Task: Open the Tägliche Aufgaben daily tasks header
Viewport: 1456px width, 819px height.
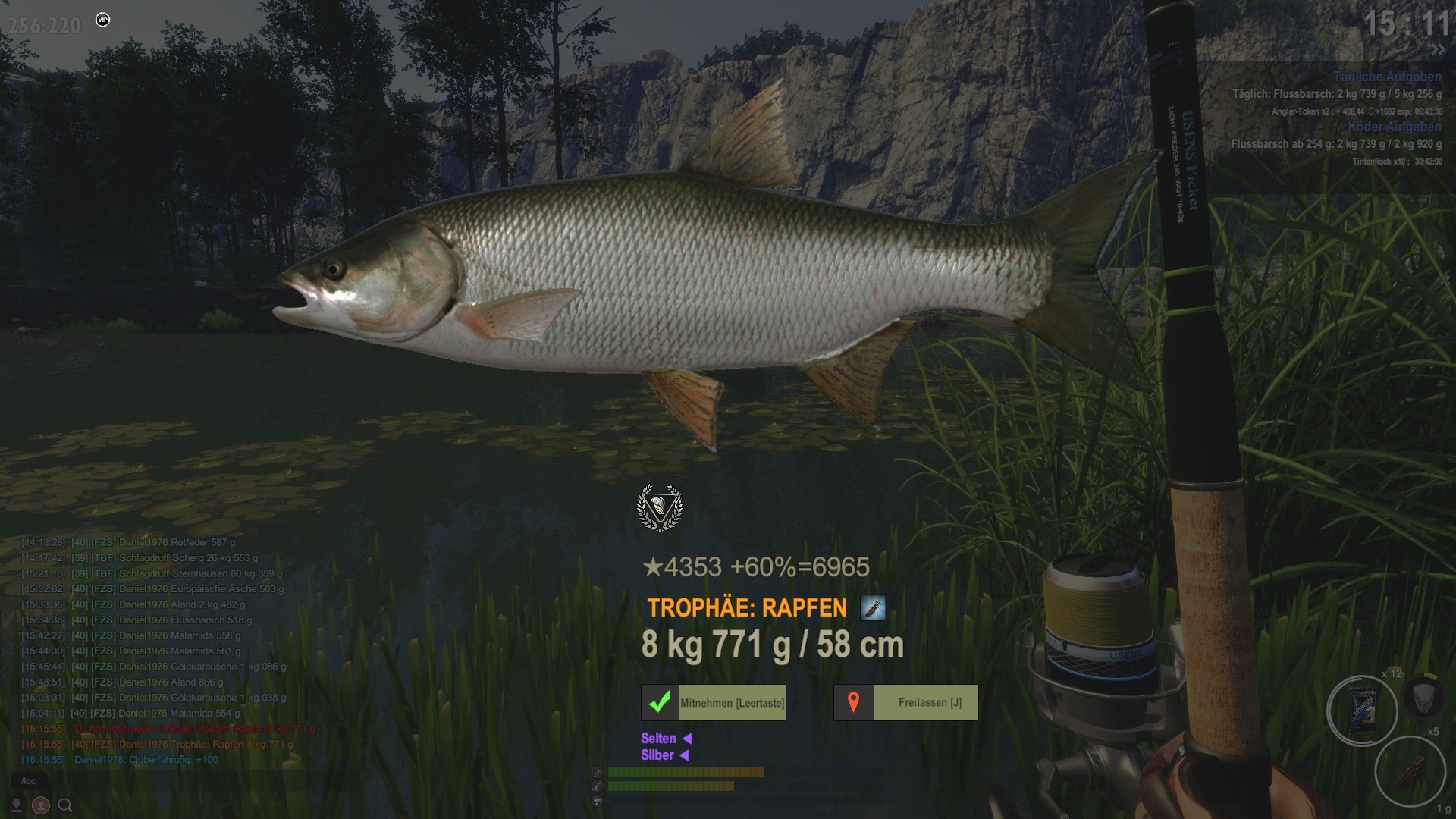Action: point(1387,77)
